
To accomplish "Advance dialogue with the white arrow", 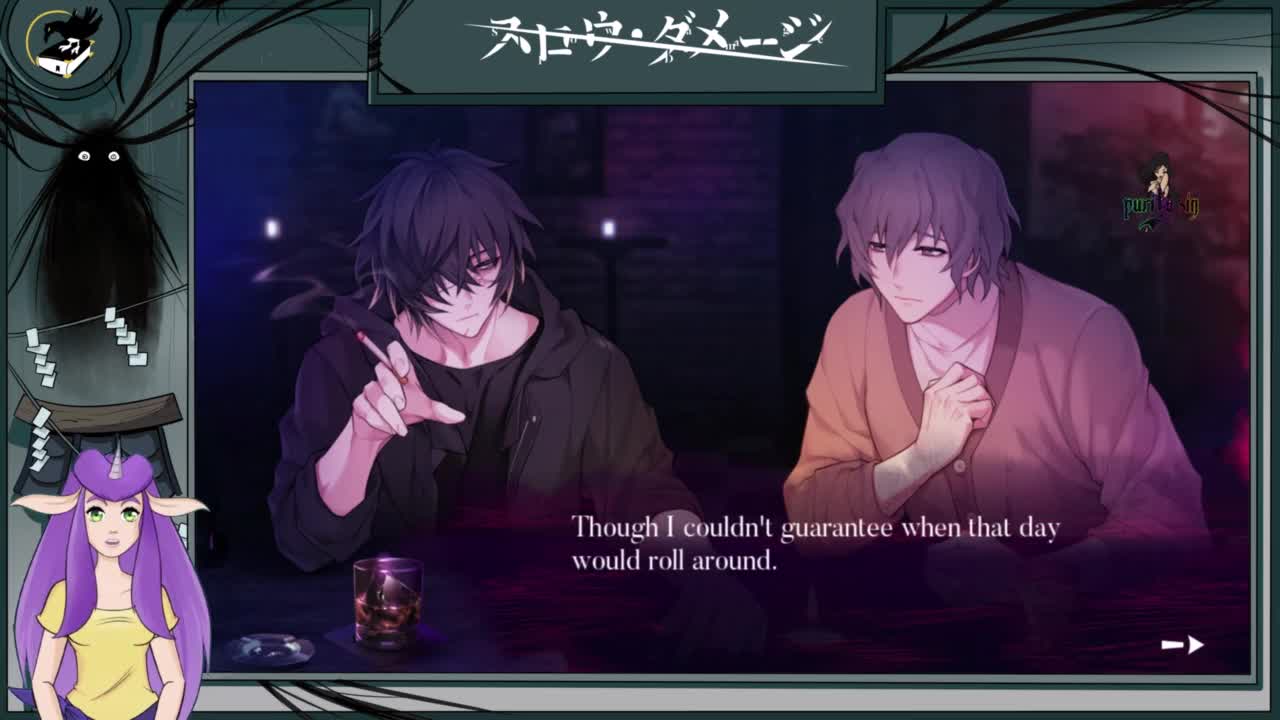I will tap(1182, 645).
